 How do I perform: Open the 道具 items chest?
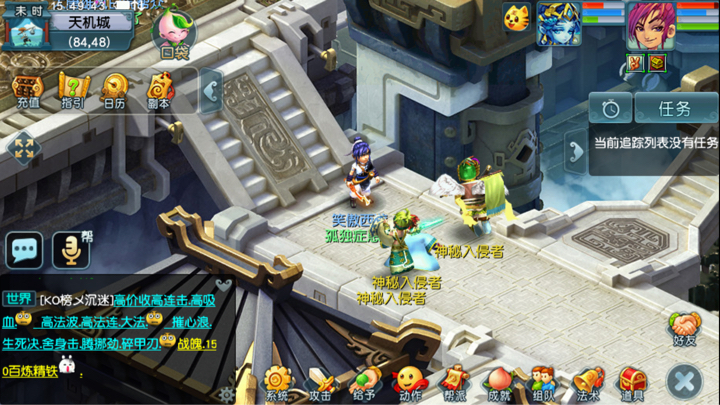(x=632, y=383)
